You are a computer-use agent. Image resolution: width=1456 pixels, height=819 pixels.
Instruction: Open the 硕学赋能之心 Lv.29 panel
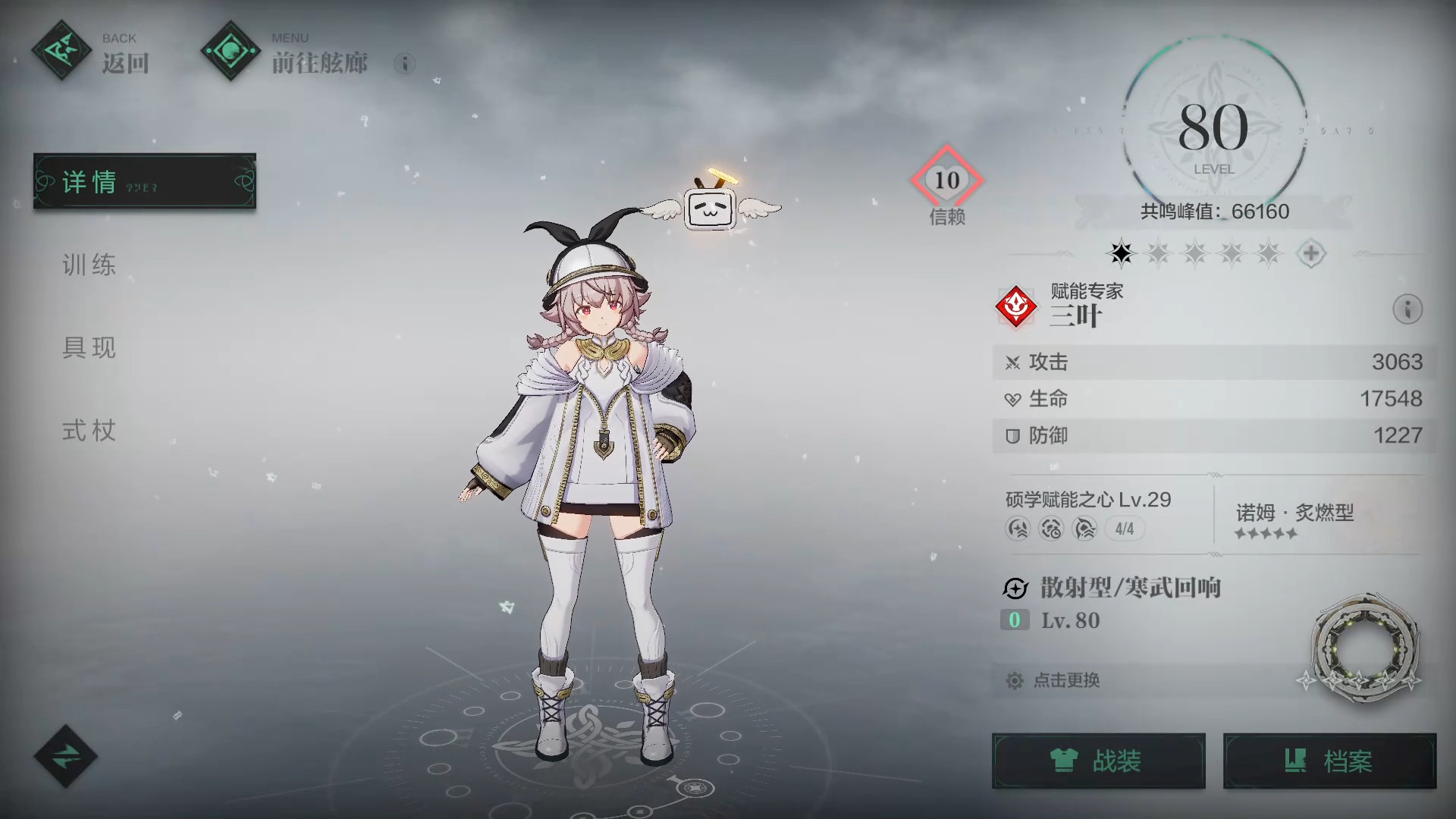tap(1089, 513)
